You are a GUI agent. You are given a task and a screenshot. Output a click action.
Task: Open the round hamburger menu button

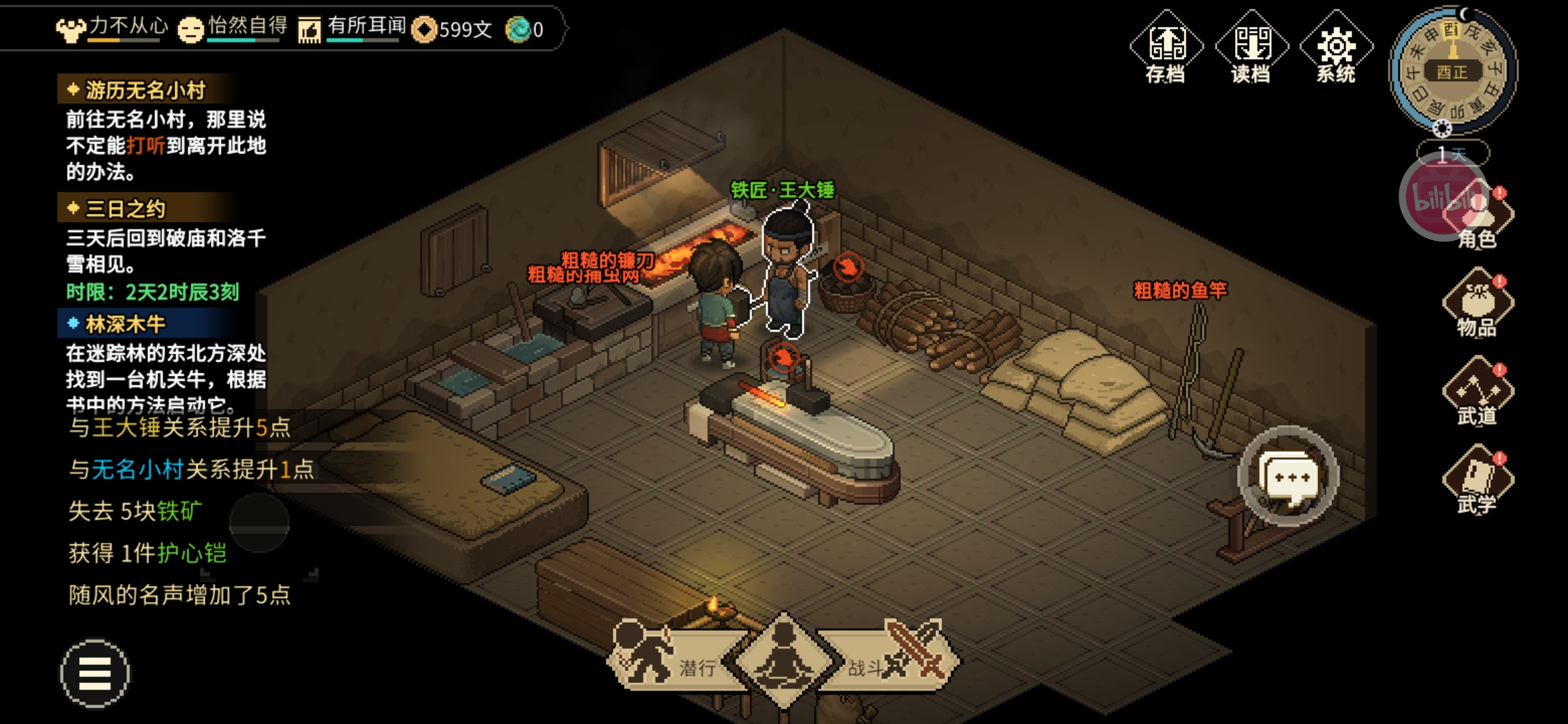(94, 673)
